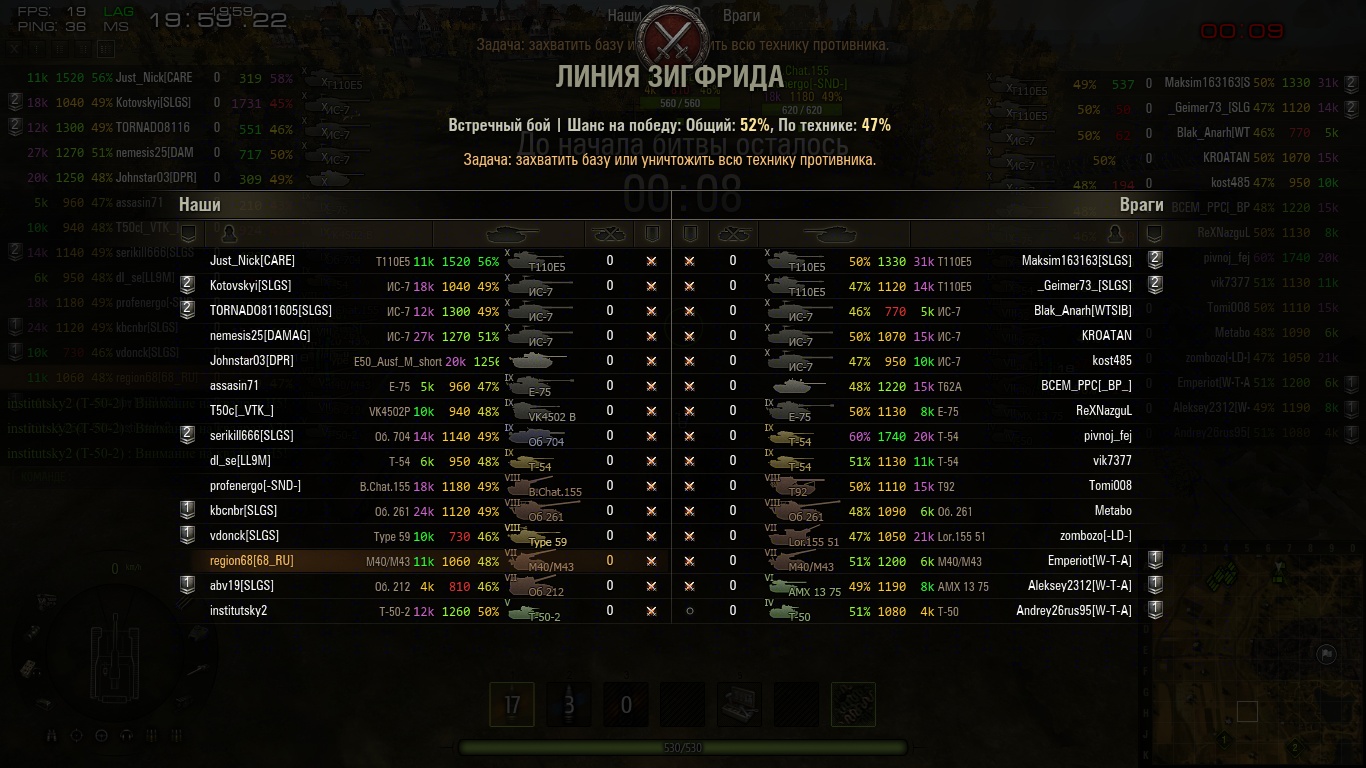Activate the camouflage net equipment icon
Screen dimensions: 1366x768
853,705
